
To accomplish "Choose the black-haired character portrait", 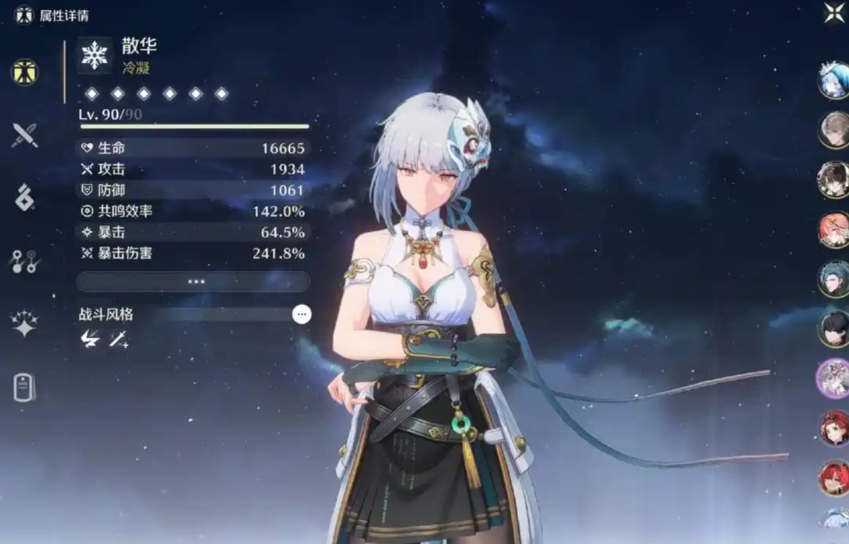I will [833, 328].
